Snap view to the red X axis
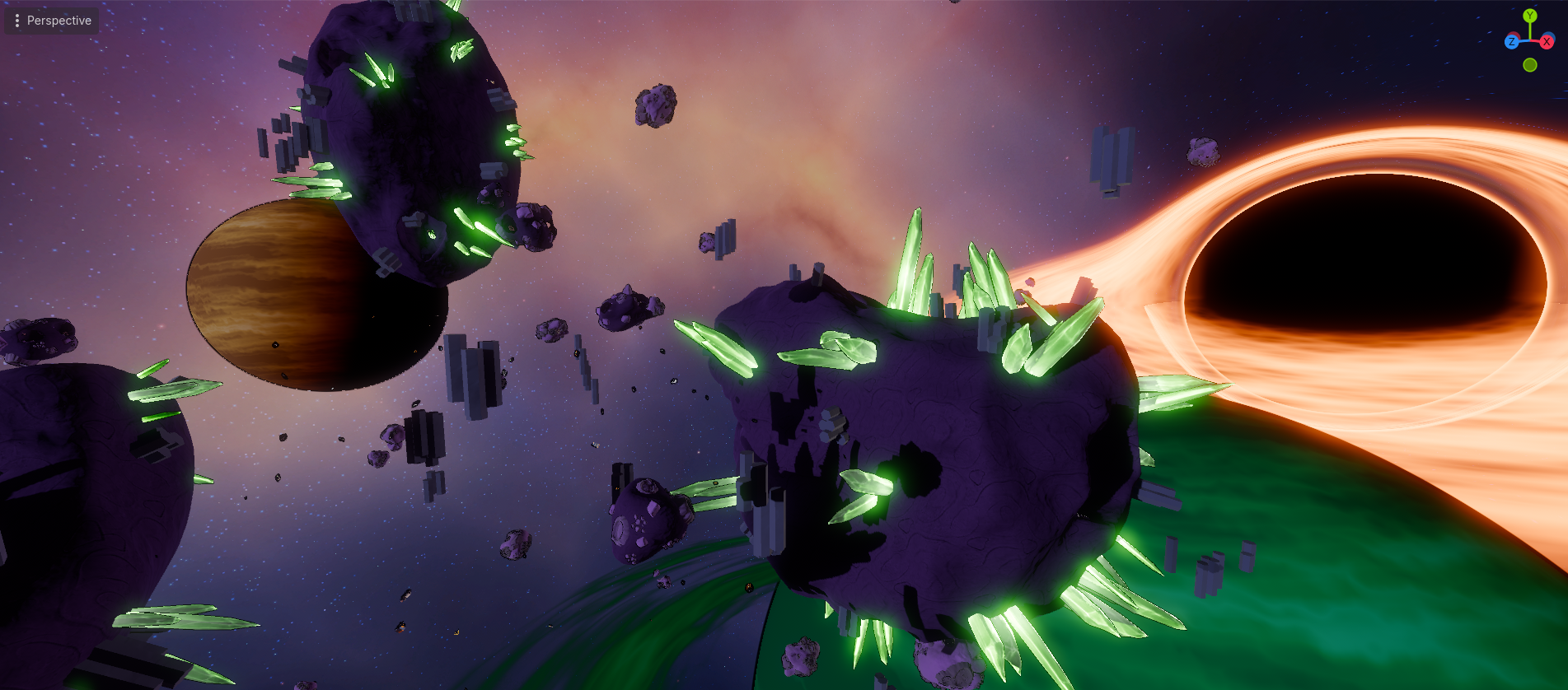 [x=1547, y=41]
